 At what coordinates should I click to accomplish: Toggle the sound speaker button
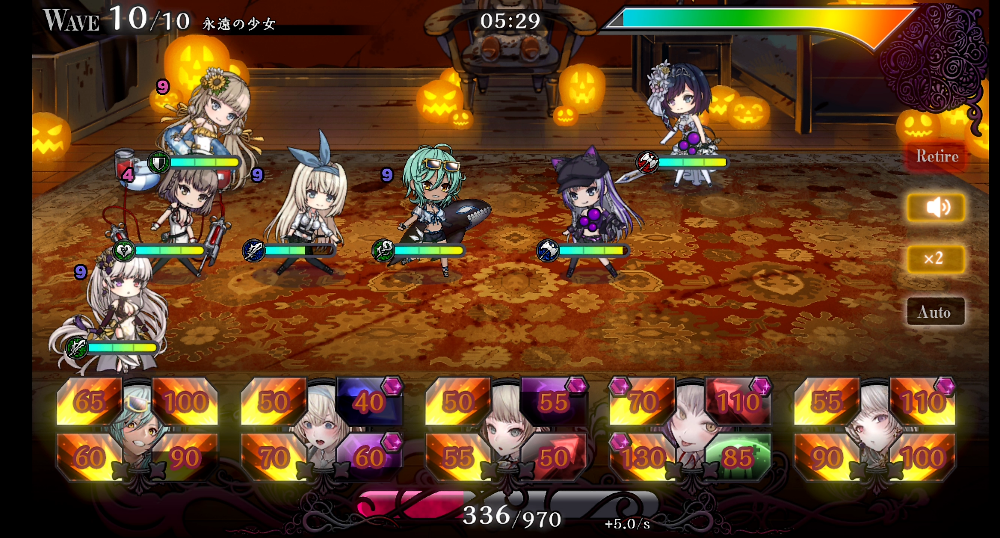pos(936,207)
